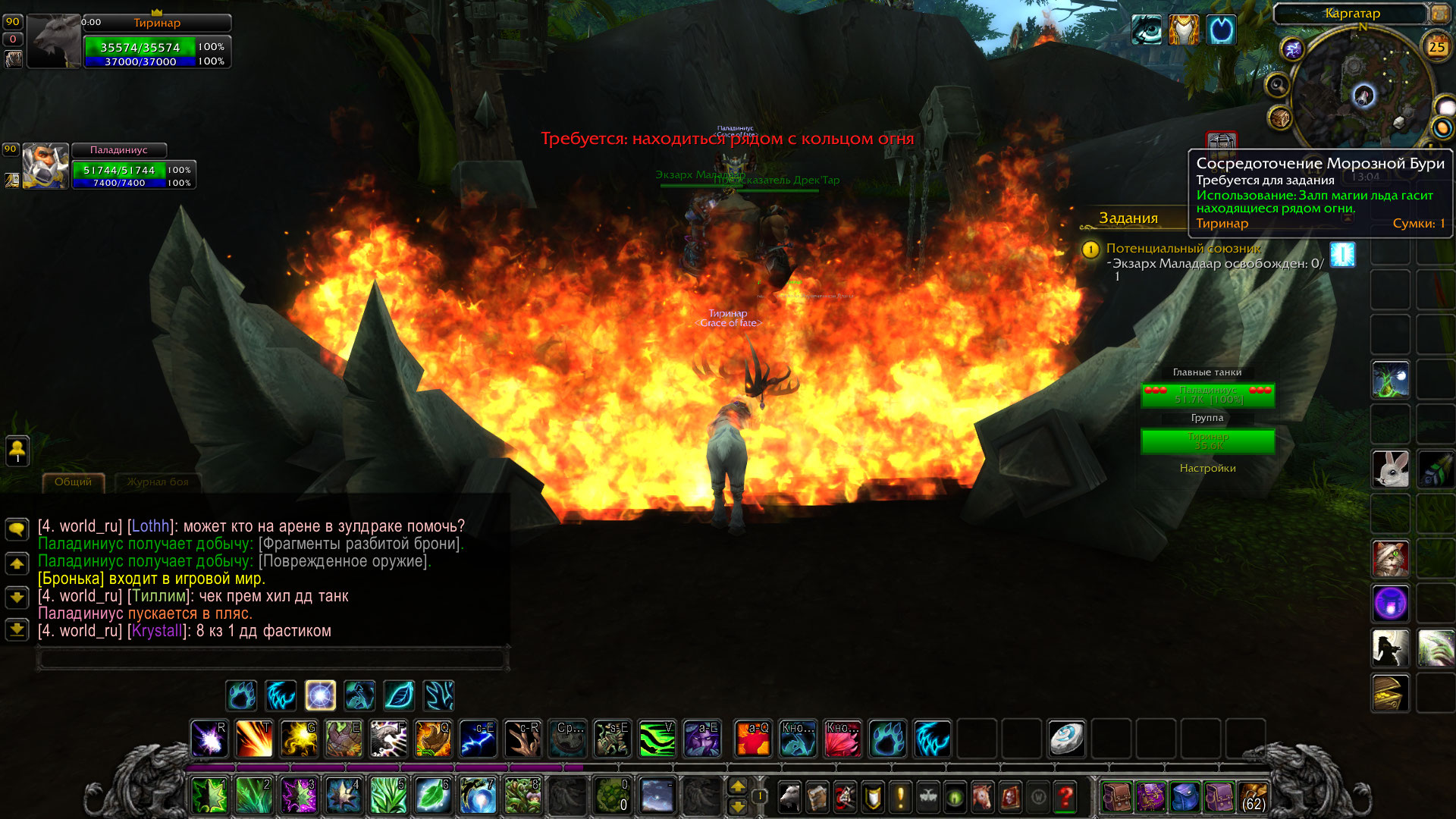
Task: Activate the green leaf spell on key 6
Action: point(433,796)
